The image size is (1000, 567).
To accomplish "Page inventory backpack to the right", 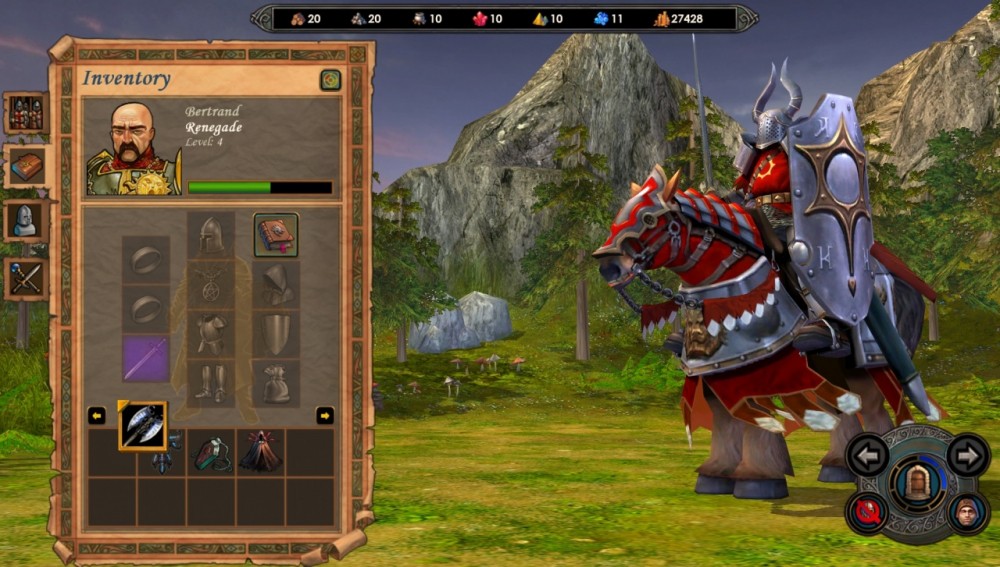I will point(325,415).
